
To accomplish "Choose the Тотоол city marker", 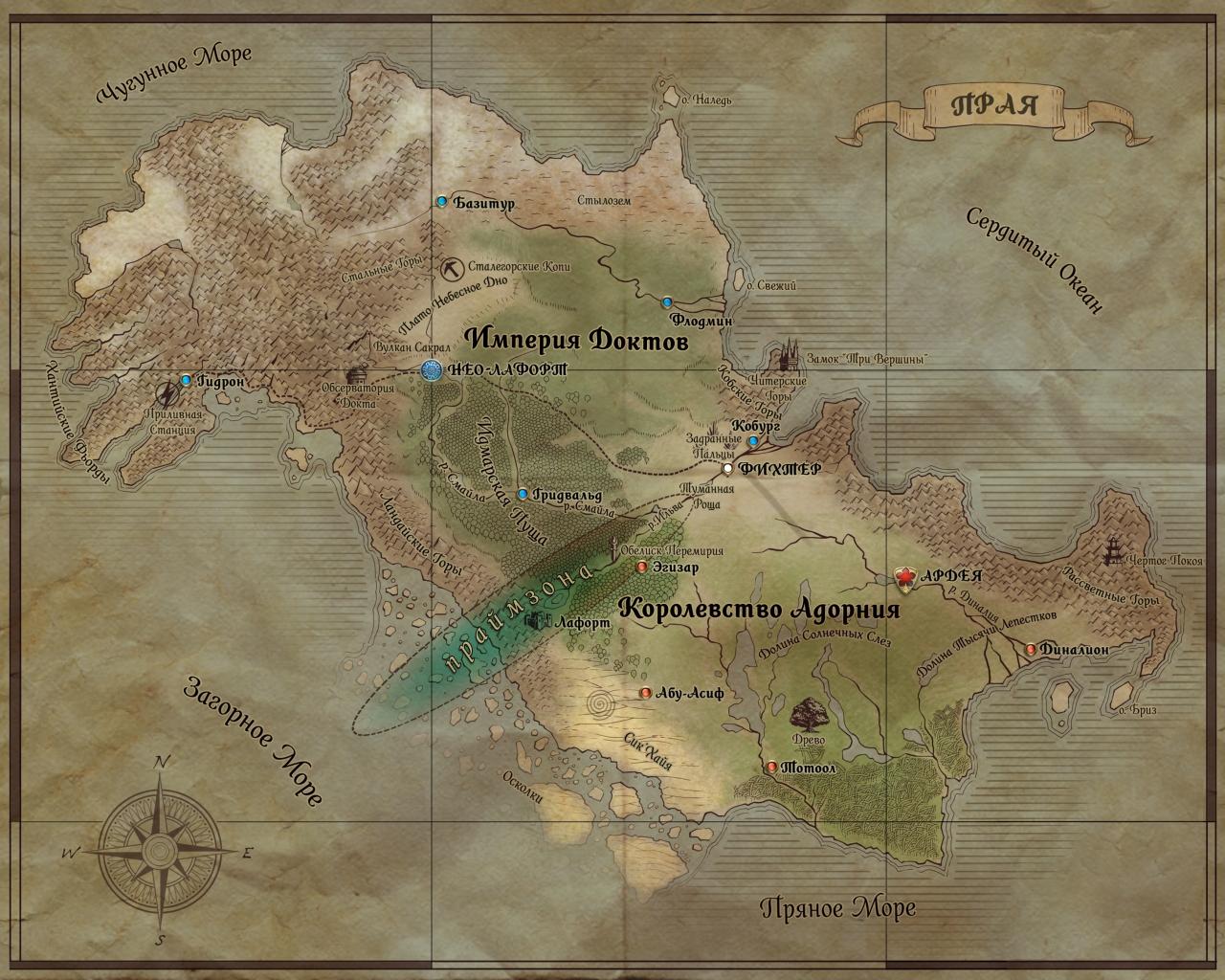I will tap(772, 767).
